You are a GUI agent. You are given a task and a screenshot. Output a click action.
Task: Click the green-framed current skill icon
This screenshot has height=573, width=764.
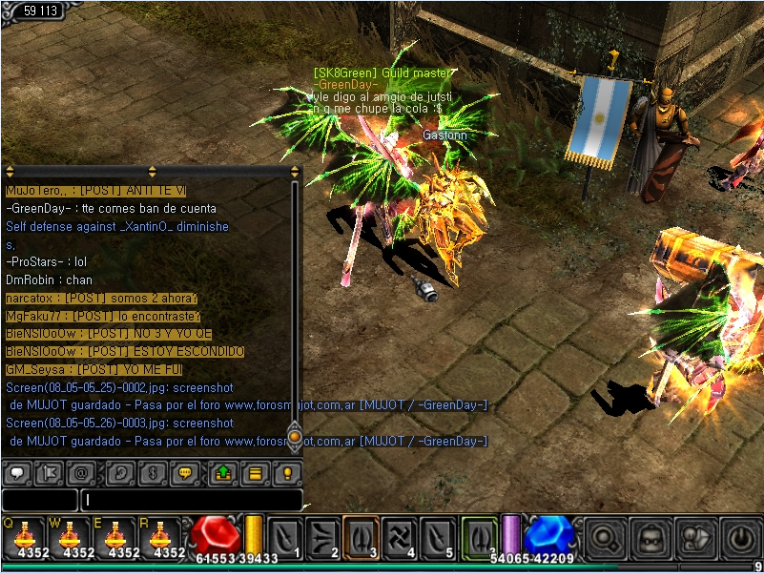(479, 535)
